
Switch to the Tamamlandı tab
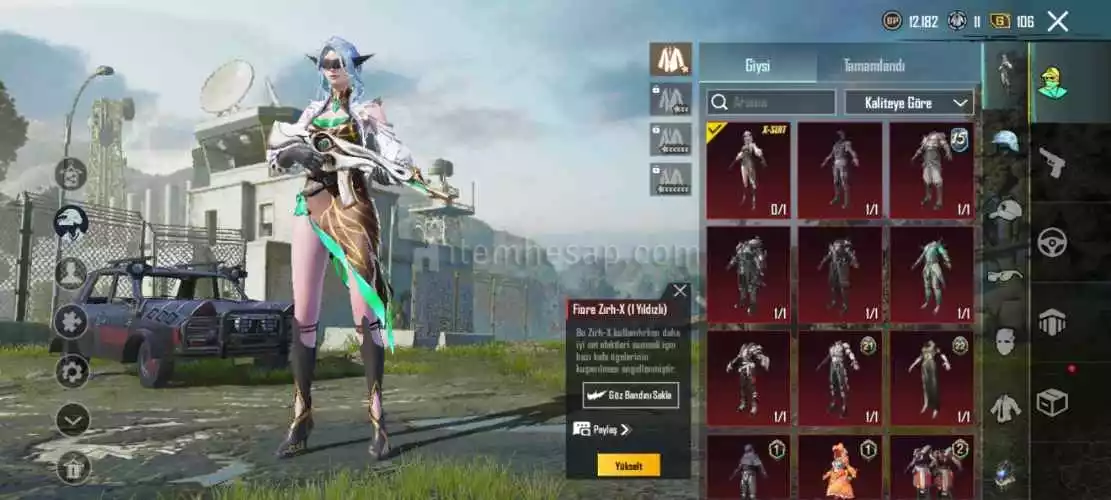[874, 65]
